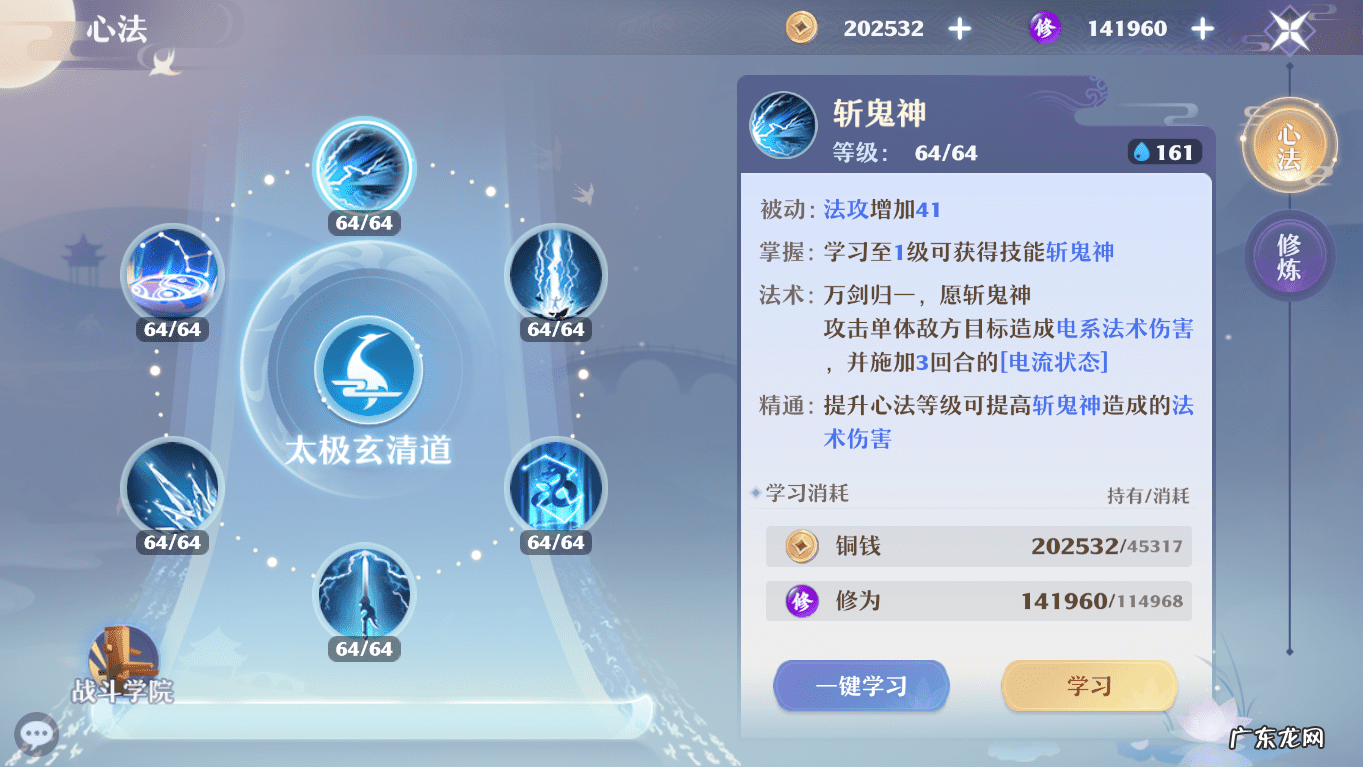Switch to the 修炼 tab

click(1289, 255)
